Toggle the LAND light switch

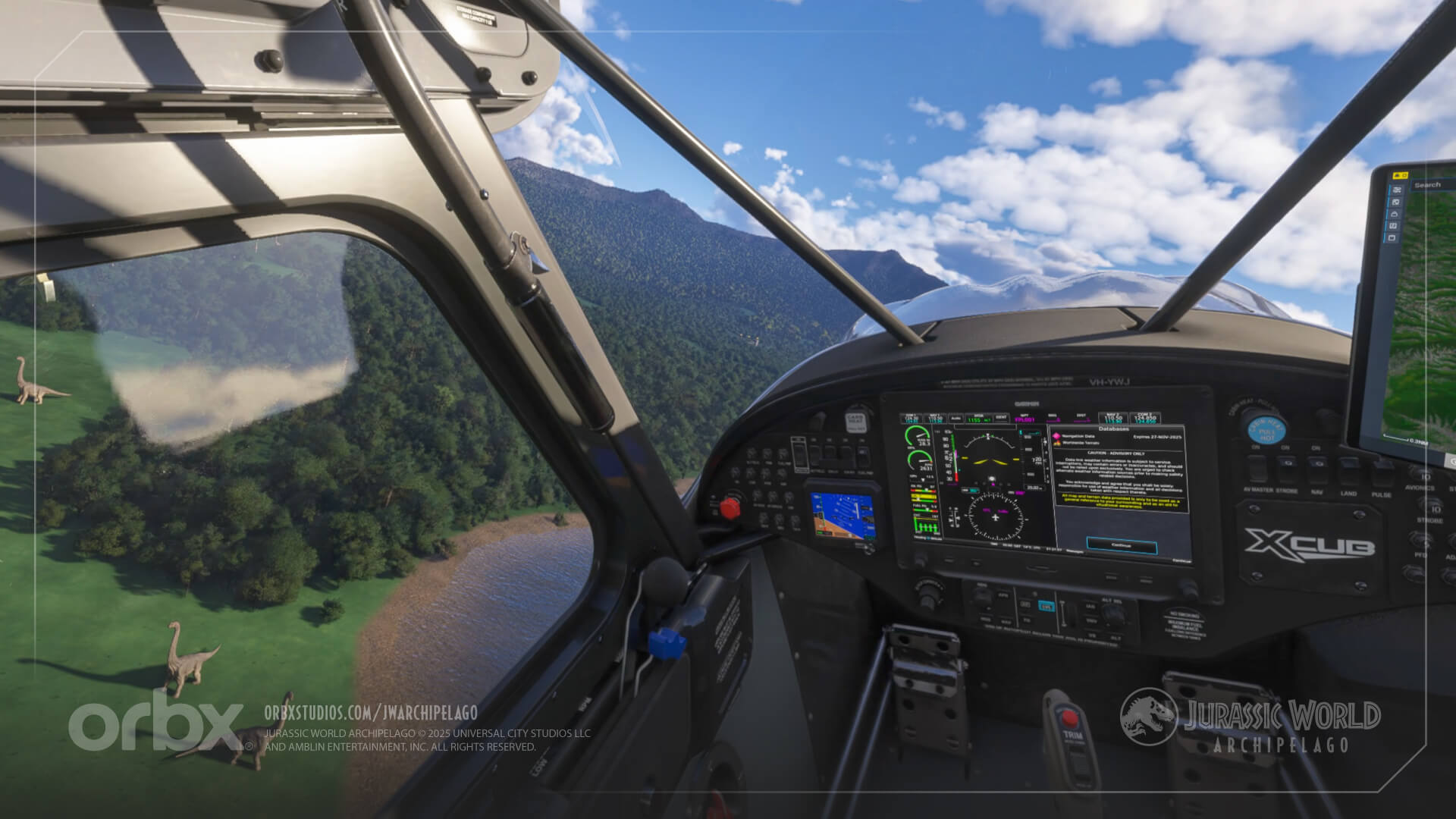click(x=1348, y=463)
